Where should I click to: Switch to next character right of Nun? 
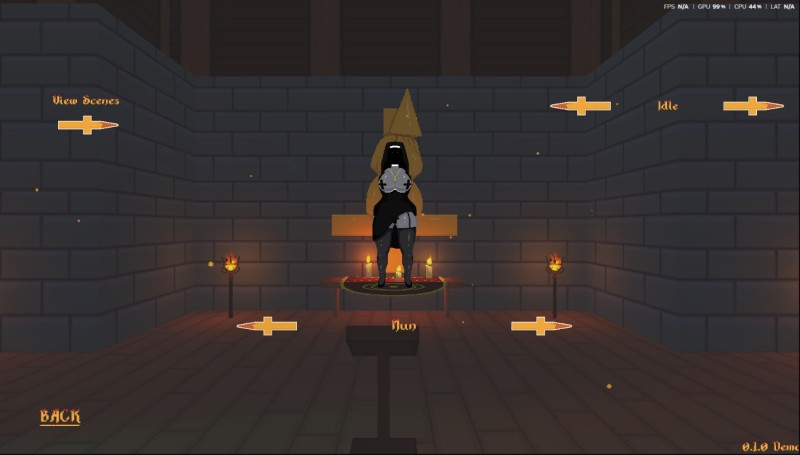point(541,326)
